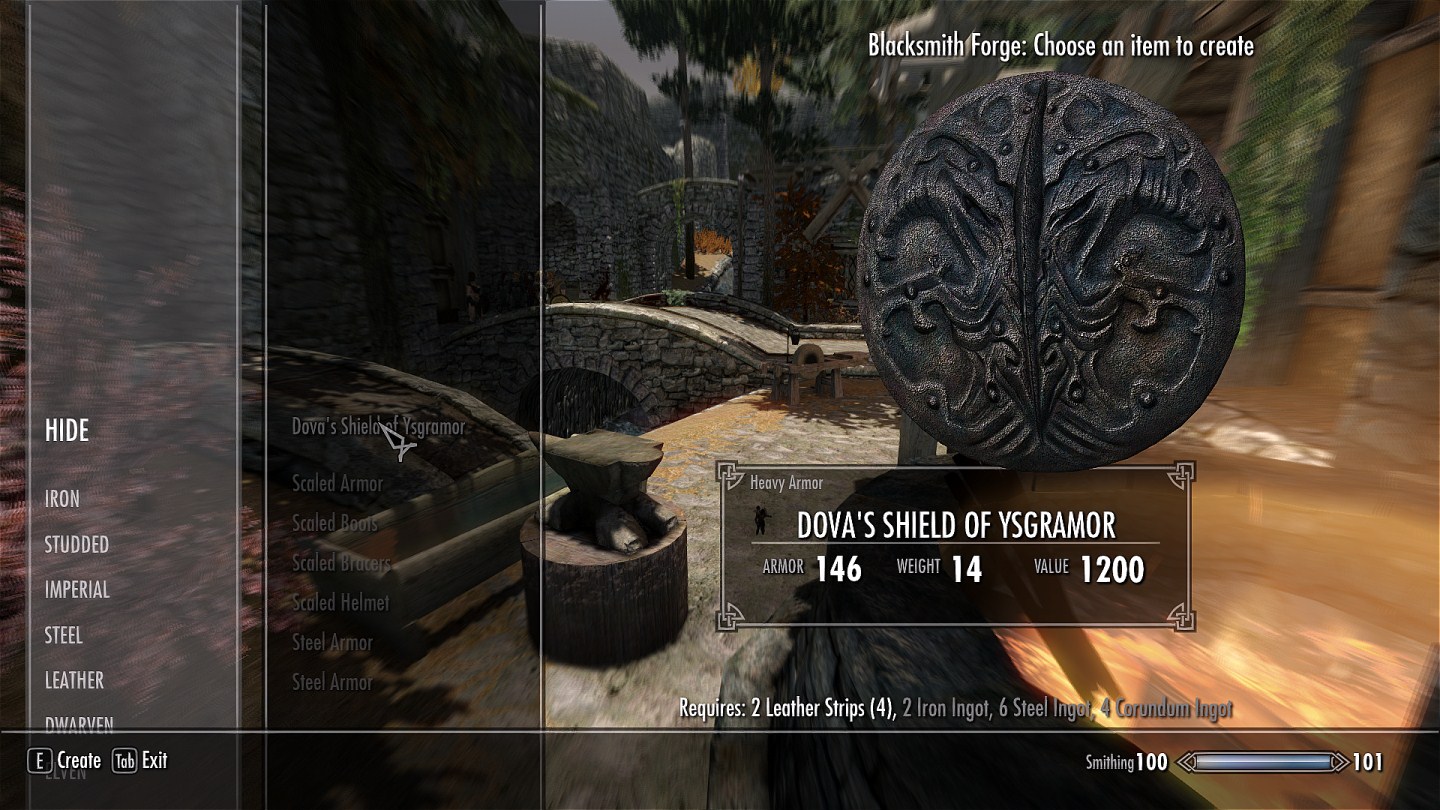Select the Hide crafting category
The image size is (1440, 810).
(x=67, y=431)
